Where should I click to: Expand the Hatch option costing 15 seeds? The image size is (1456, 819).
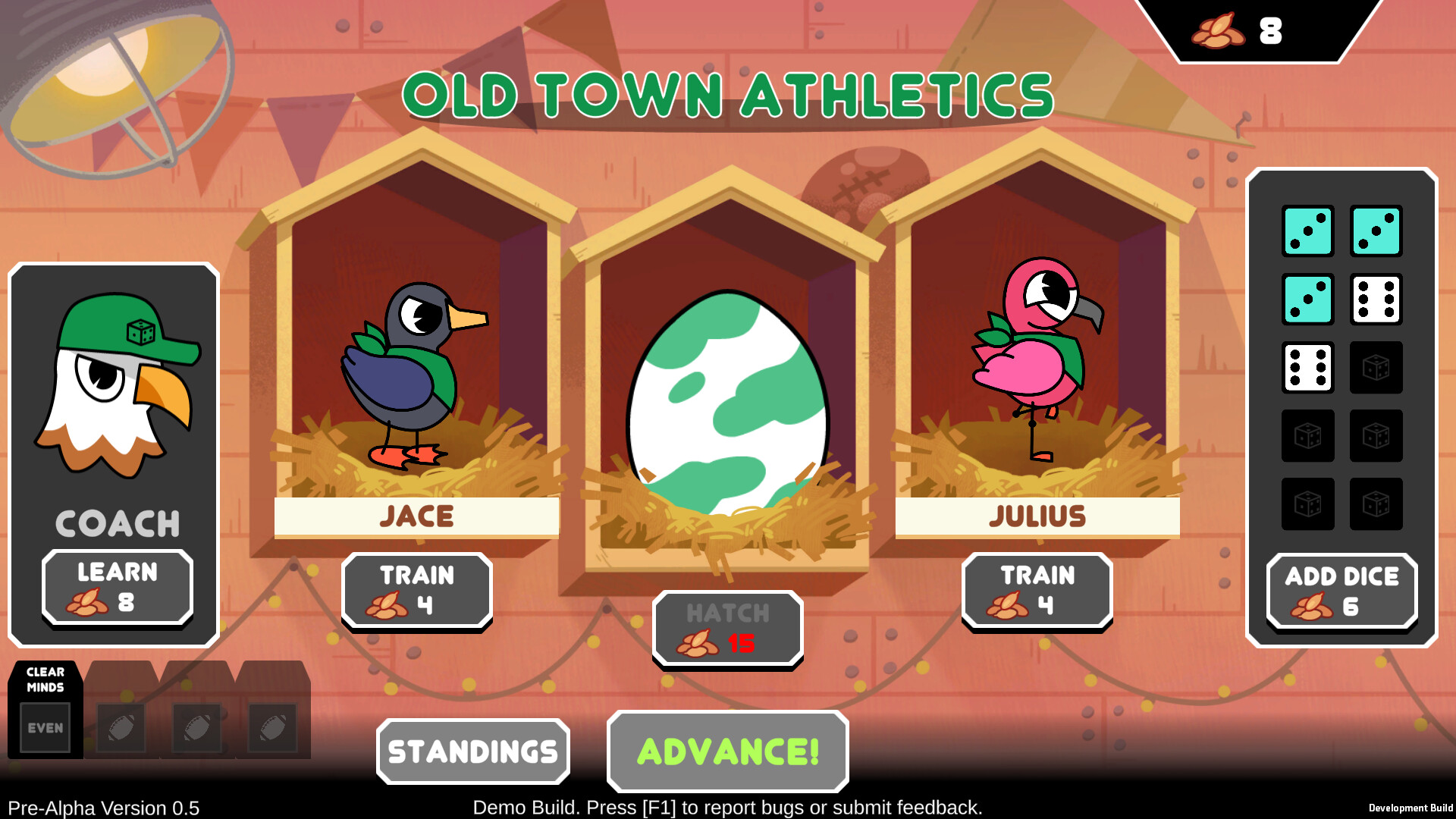click(726, 629)
